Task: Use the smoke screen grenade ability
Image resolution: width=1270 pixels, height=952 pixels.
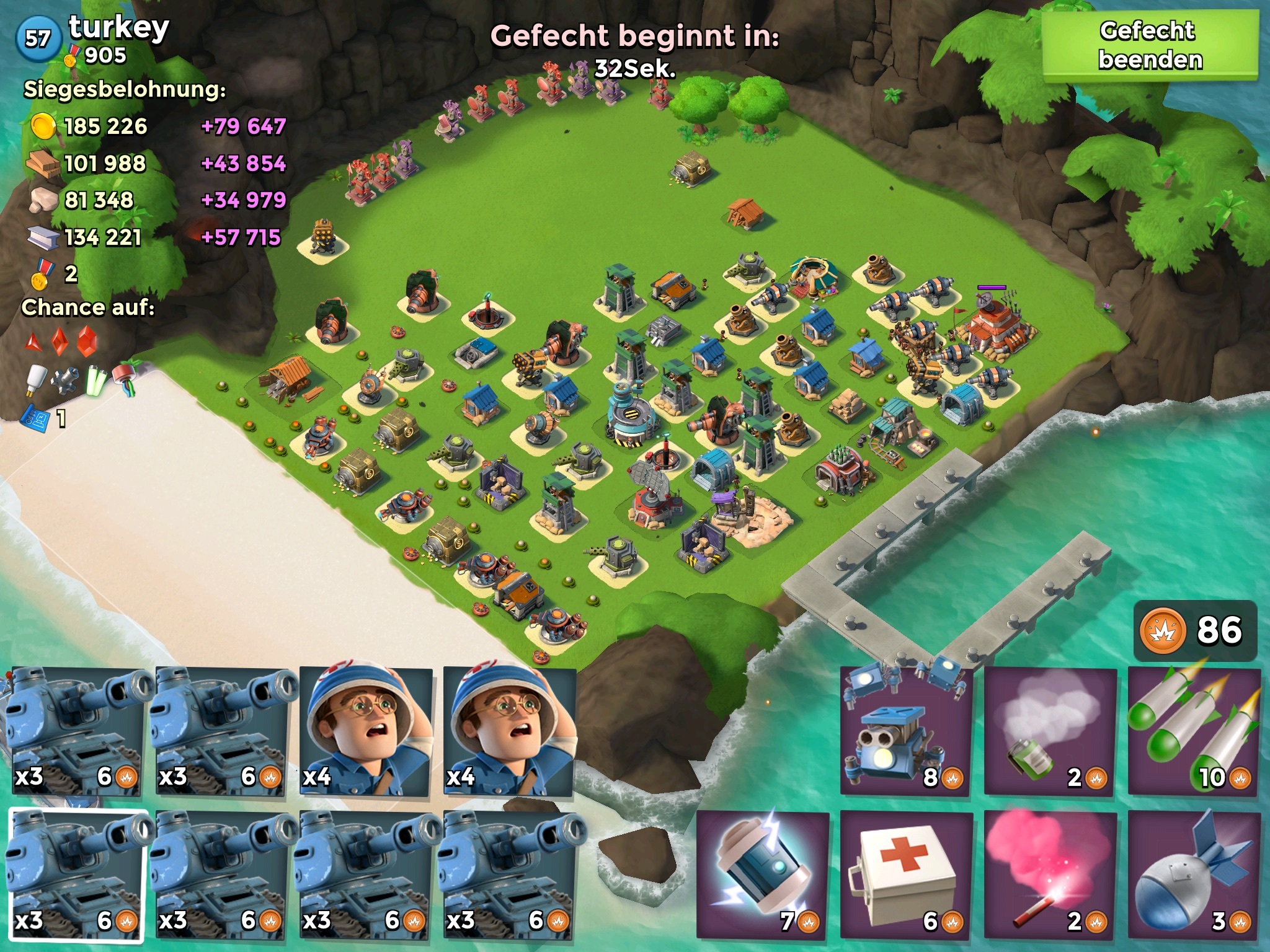Action: [x=1050, y=731]
